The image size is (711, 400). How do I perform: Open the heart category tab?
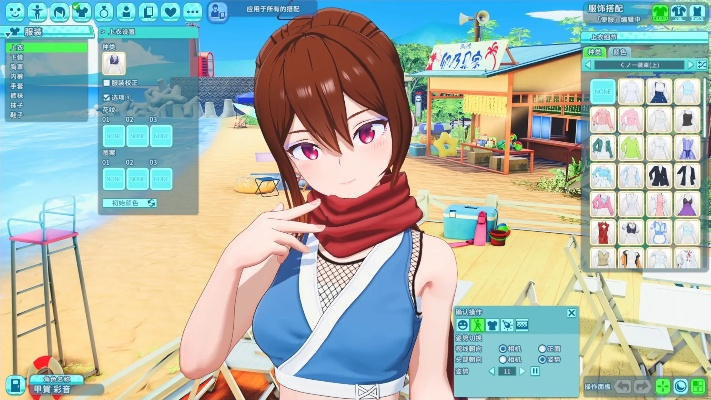tap(170, 12)
